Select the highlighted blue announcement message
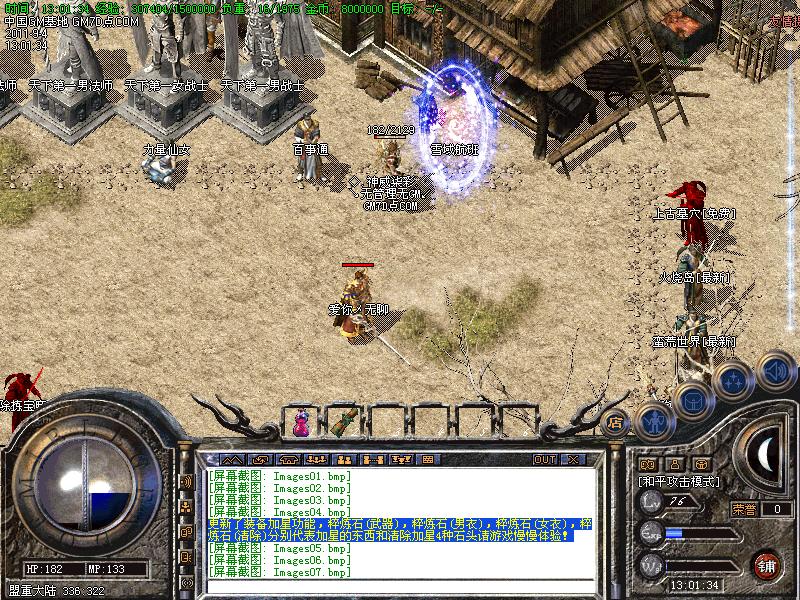The height and width of the screenshot is (600, 800). pos(400,530)
